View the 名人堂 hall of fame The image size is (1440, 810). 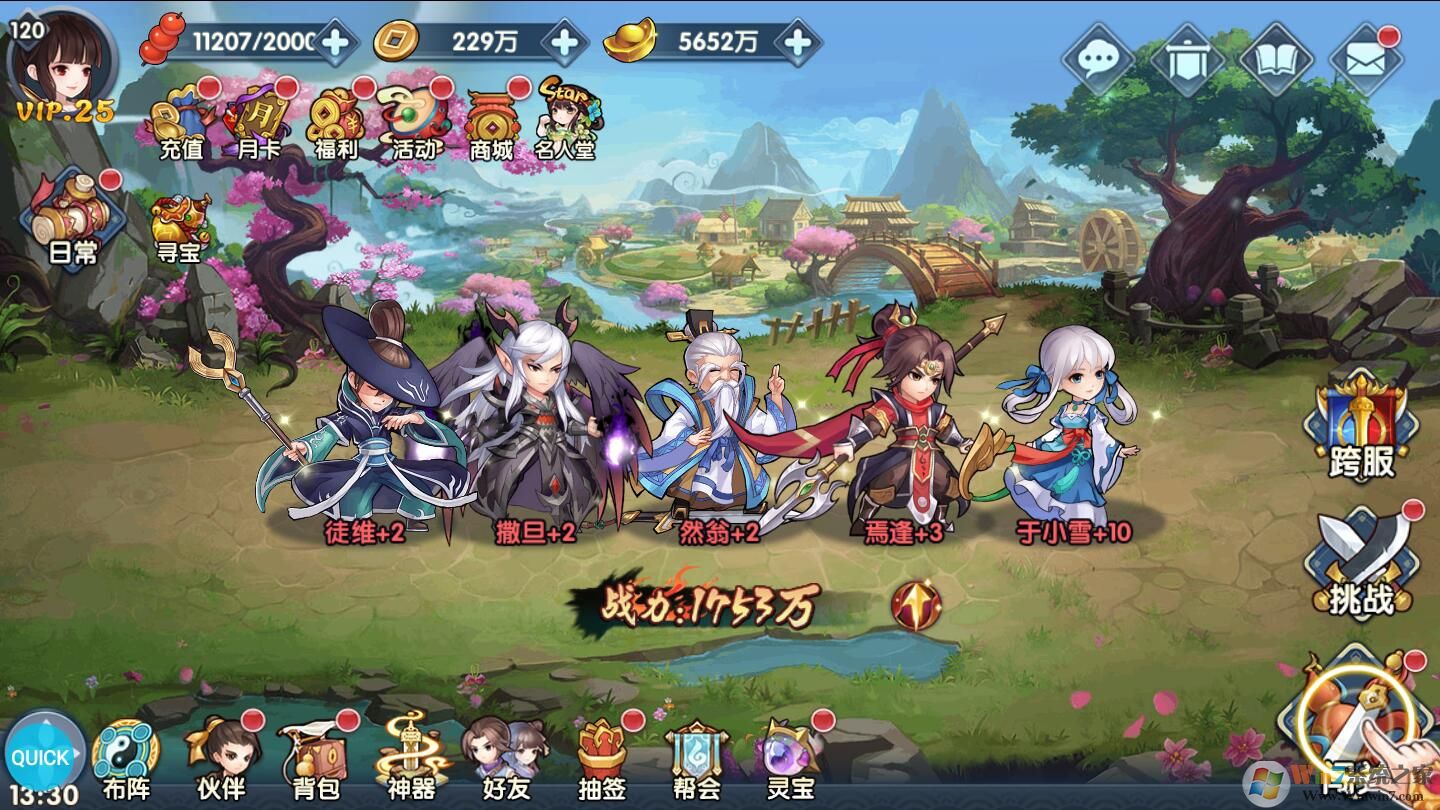563,125
